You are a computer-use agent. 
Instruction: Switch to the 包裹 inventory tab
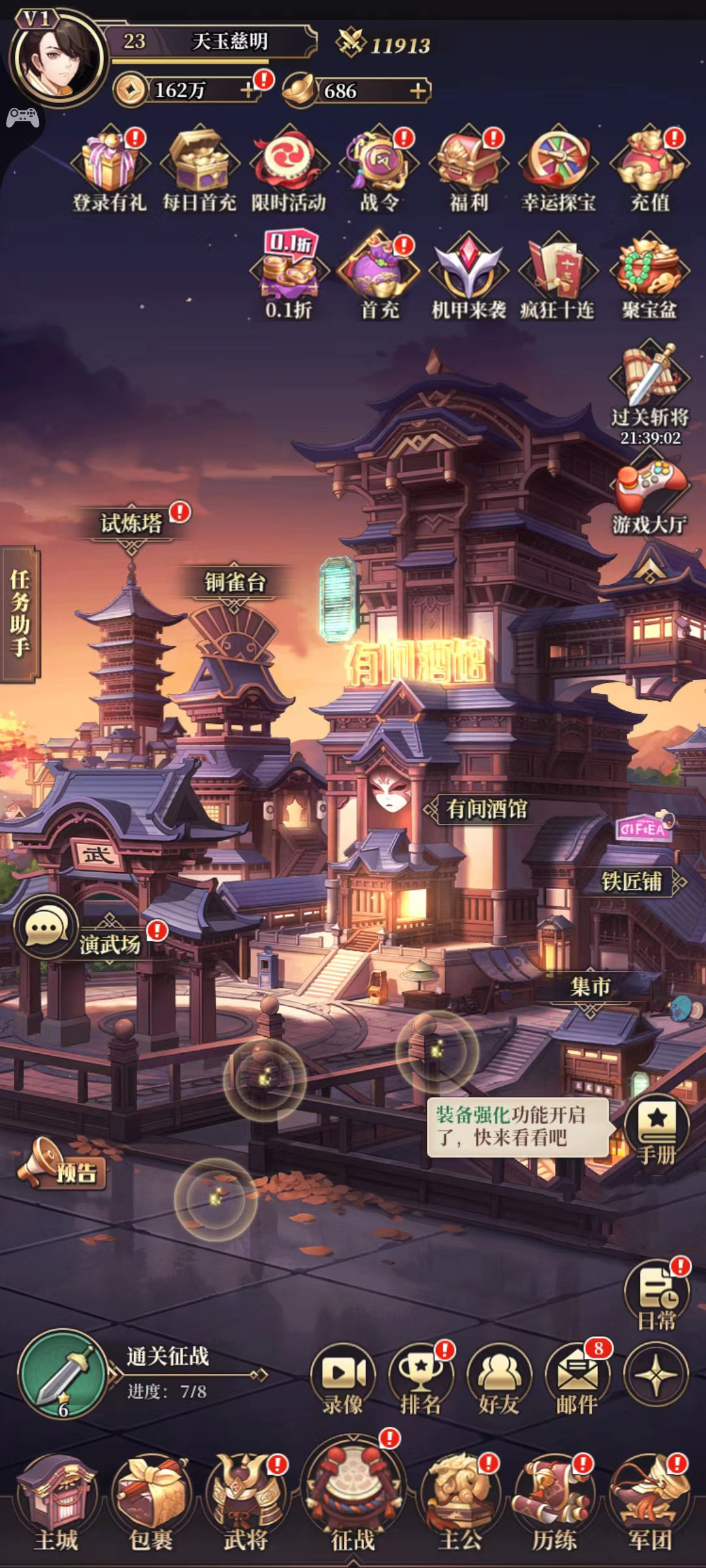[151, 1503]
